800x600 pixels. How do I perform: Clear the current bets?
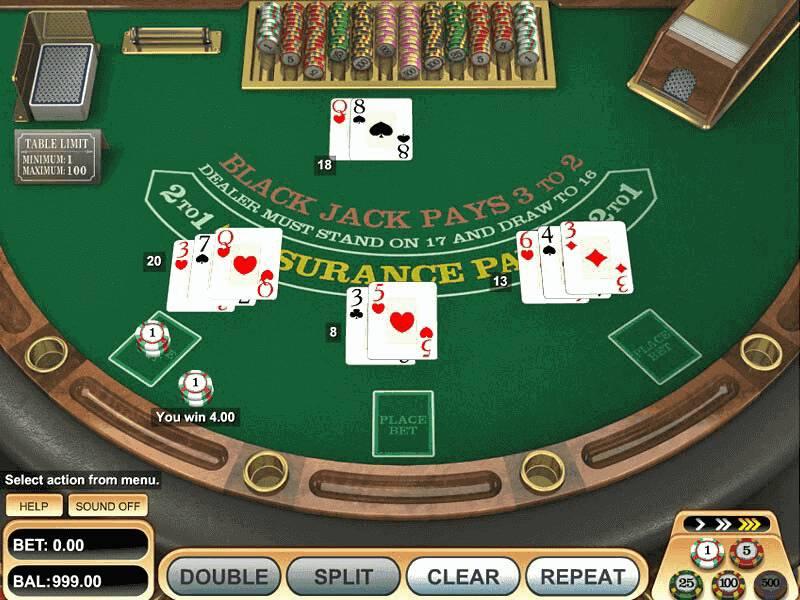pos(463,577)
